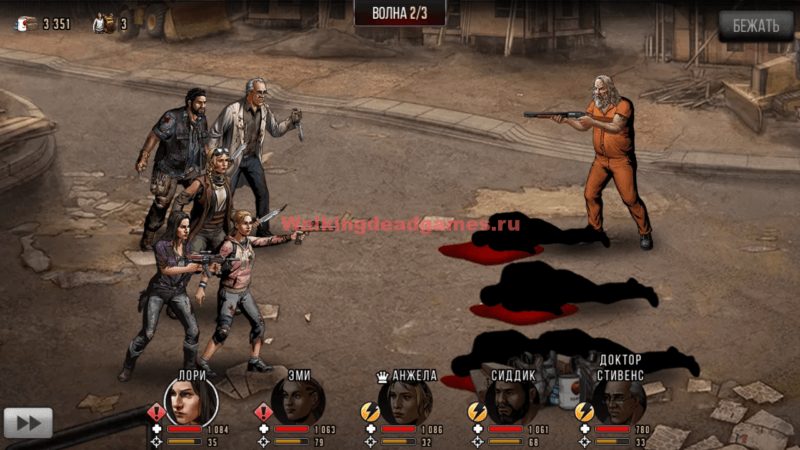
Task: Activate Анжела's lightning rush ability icon
Action: 369,411
